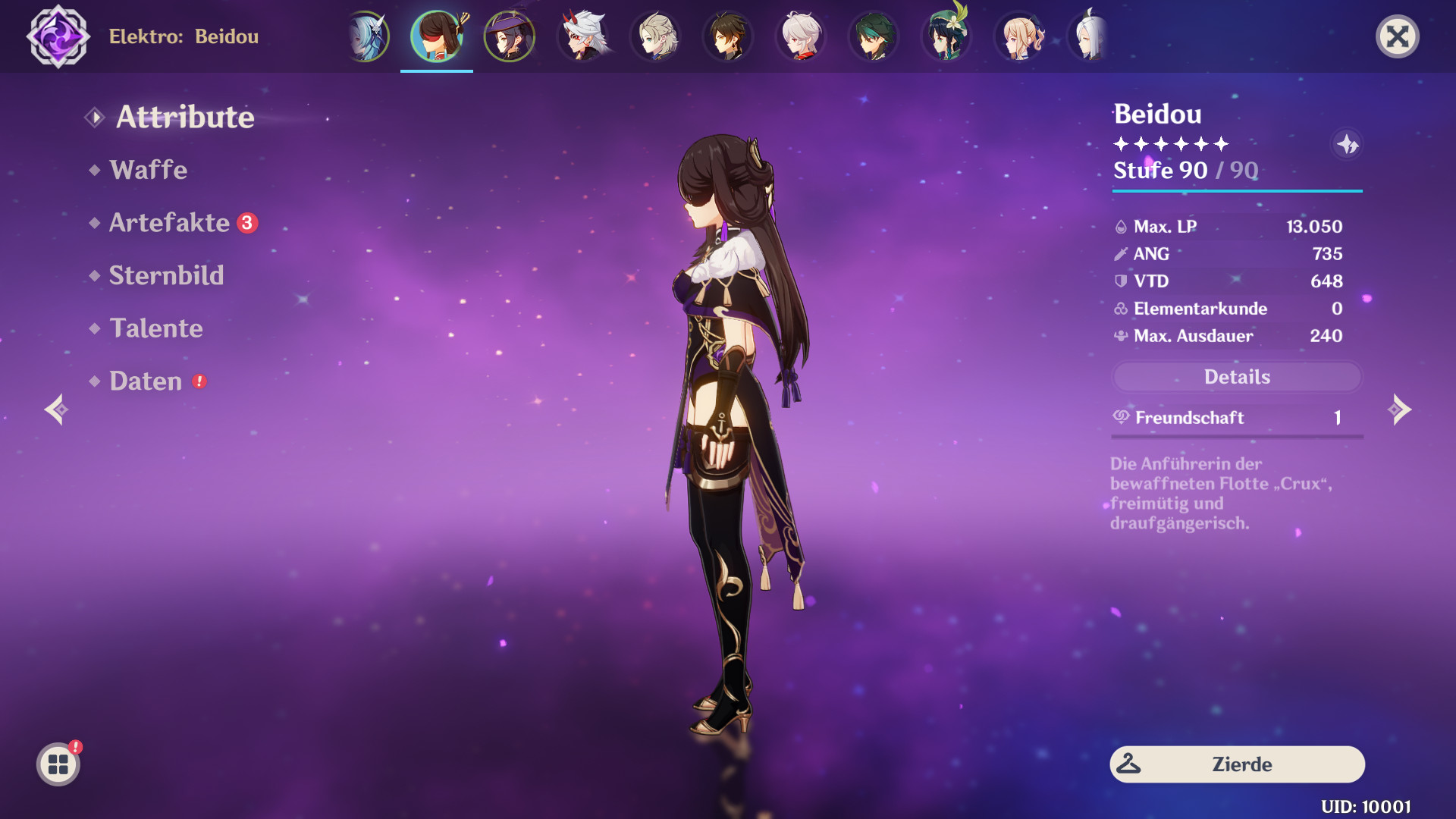Open the Talente section

pyautogui.click(x=156, y=328)
